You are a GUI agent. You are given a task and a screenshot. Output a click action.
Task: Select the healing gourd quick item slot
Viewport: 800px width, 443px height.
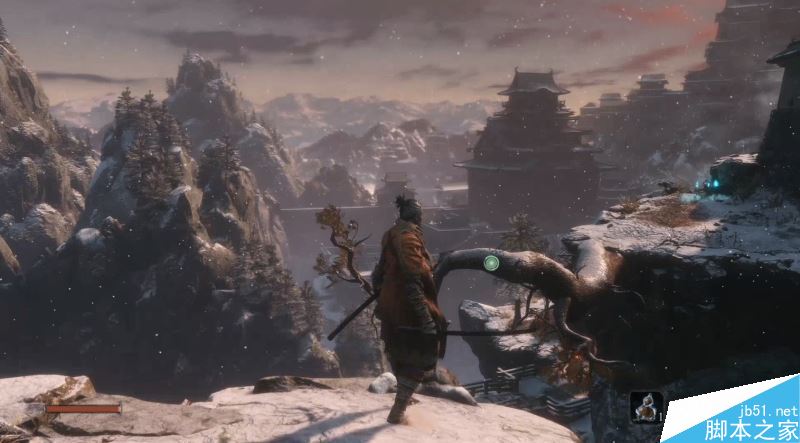pyautogui.click(x=646, y=406)
